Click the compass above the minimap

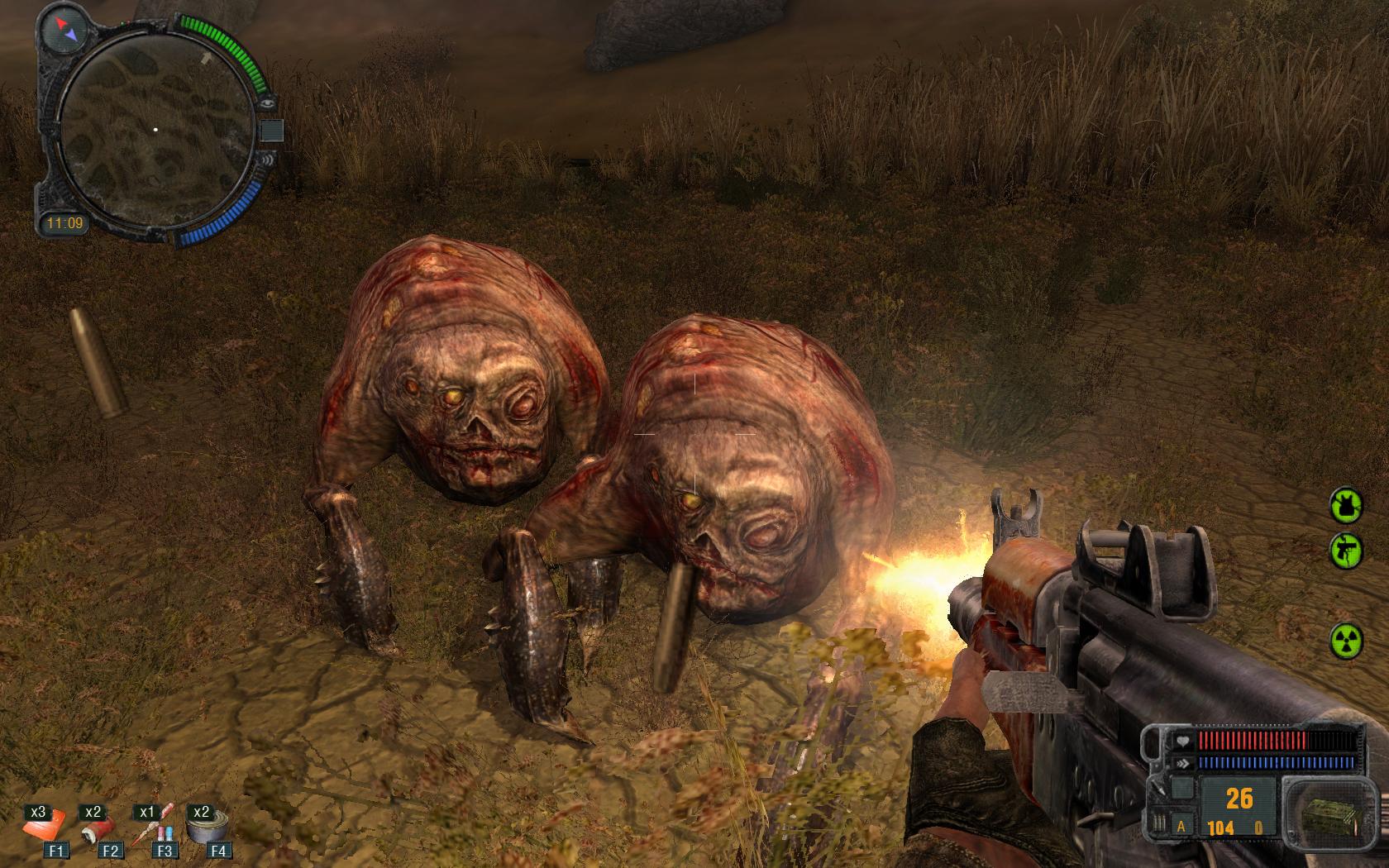[66, 31]
